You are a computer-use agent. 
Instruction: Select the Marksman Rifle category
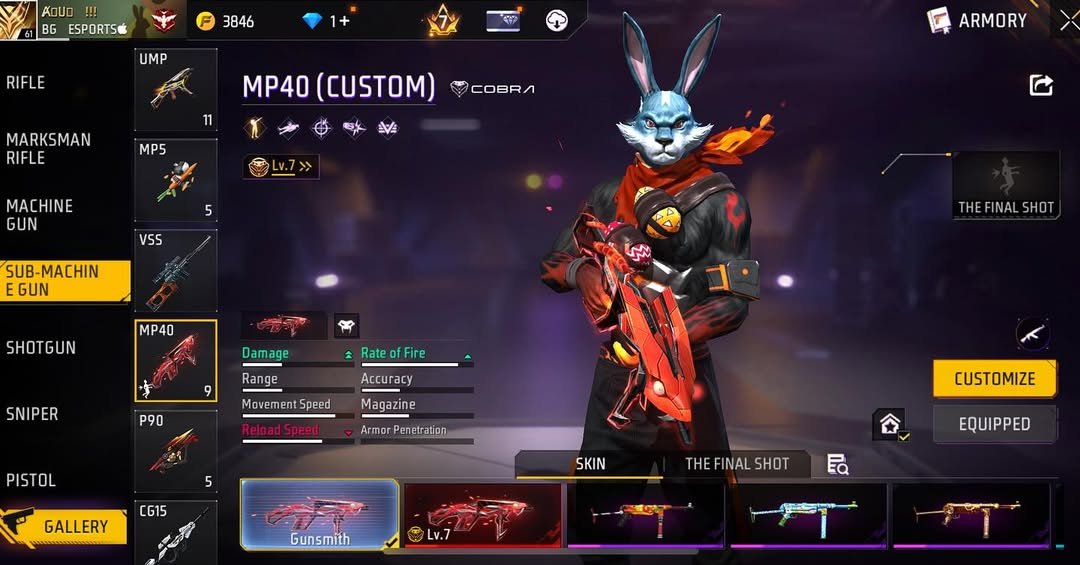pos(48,149)
